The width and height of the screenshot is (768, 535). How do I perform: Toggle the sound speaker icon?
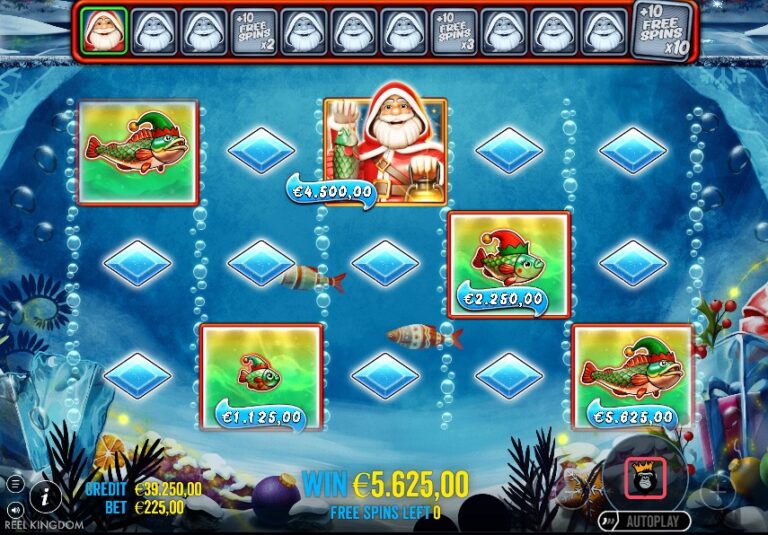point(15,508)
